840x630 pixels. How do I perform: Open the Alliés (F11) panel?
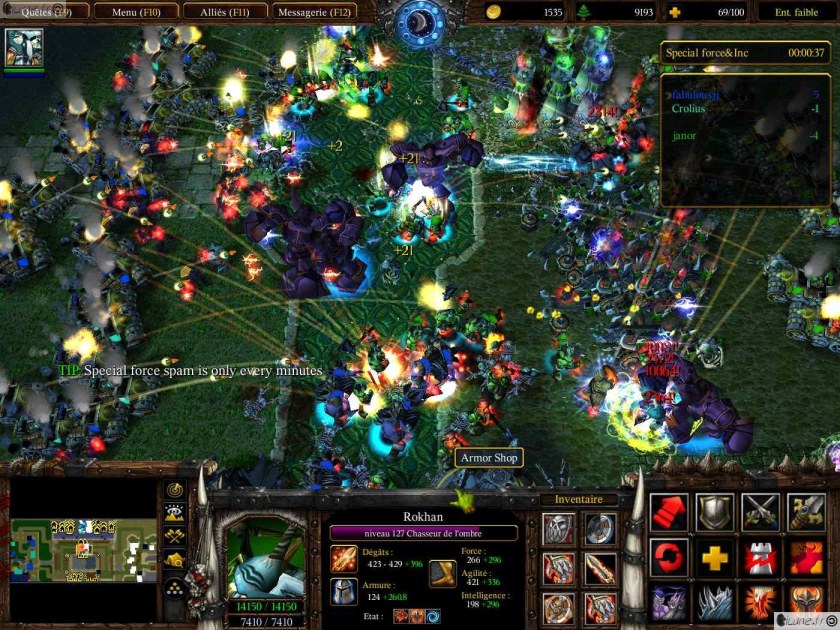click(227, 12)
